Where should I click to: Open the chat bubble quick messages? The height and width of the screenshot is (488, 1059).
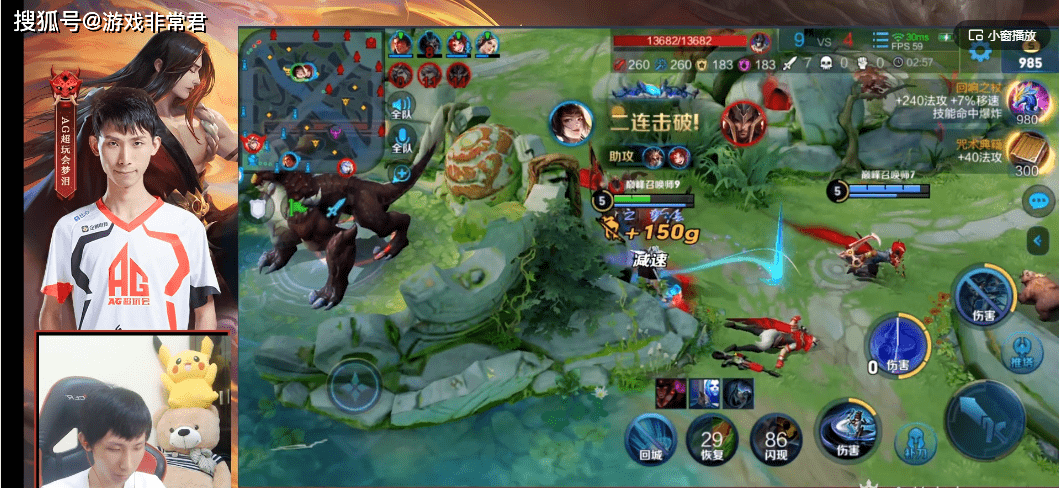point(1038,201)
